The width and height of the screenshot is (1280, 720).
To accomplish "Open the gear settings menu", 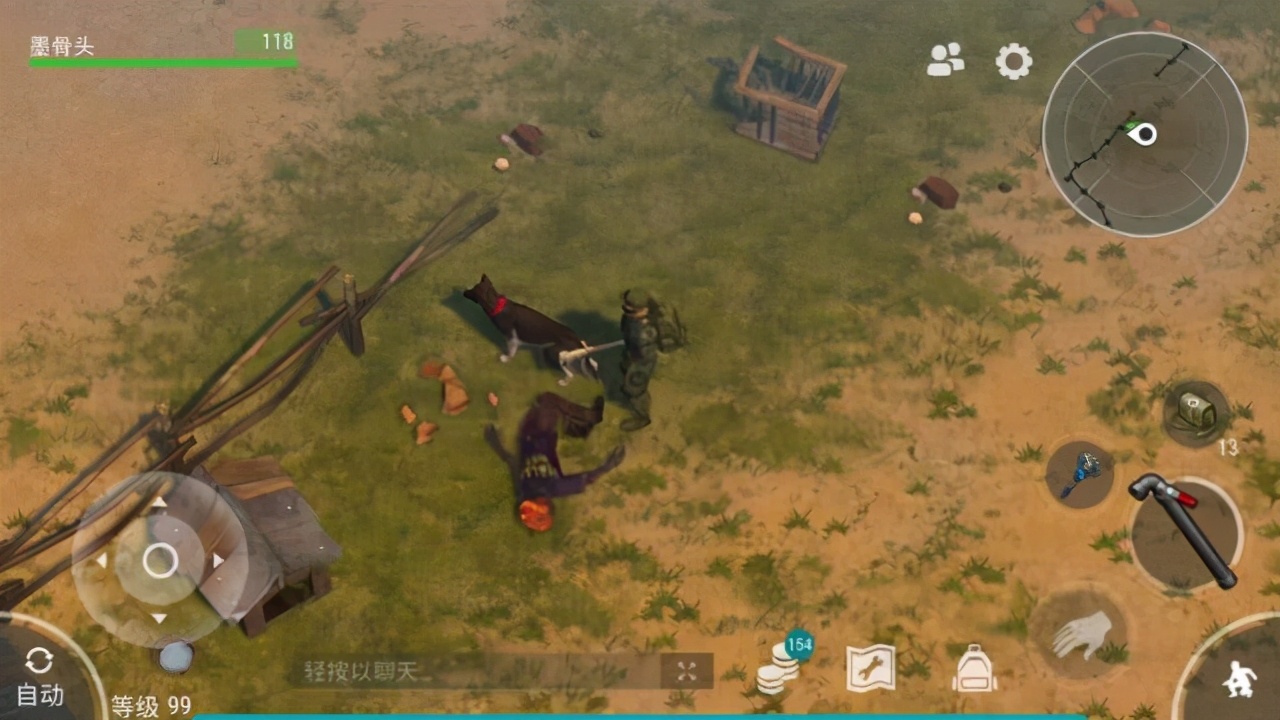I will [x=1013, y=61].
